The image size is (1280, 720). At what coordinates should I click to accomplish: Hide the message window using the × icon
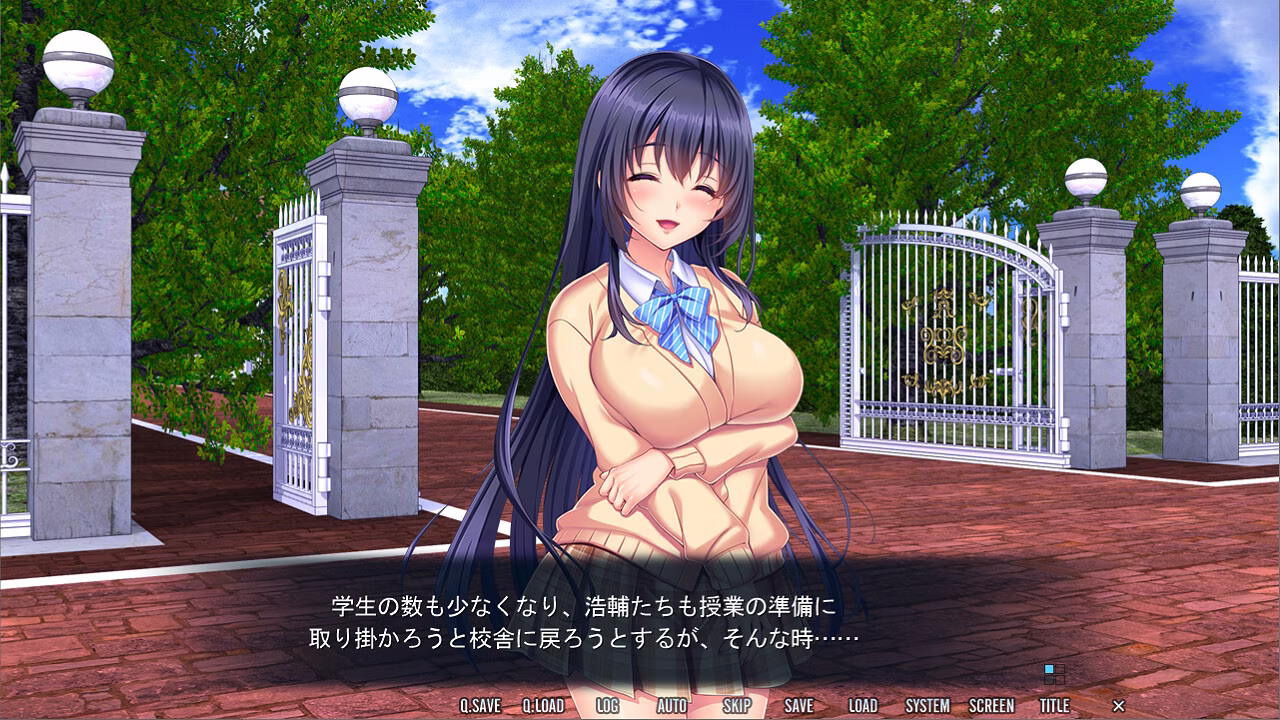(x=1118, y=704)
